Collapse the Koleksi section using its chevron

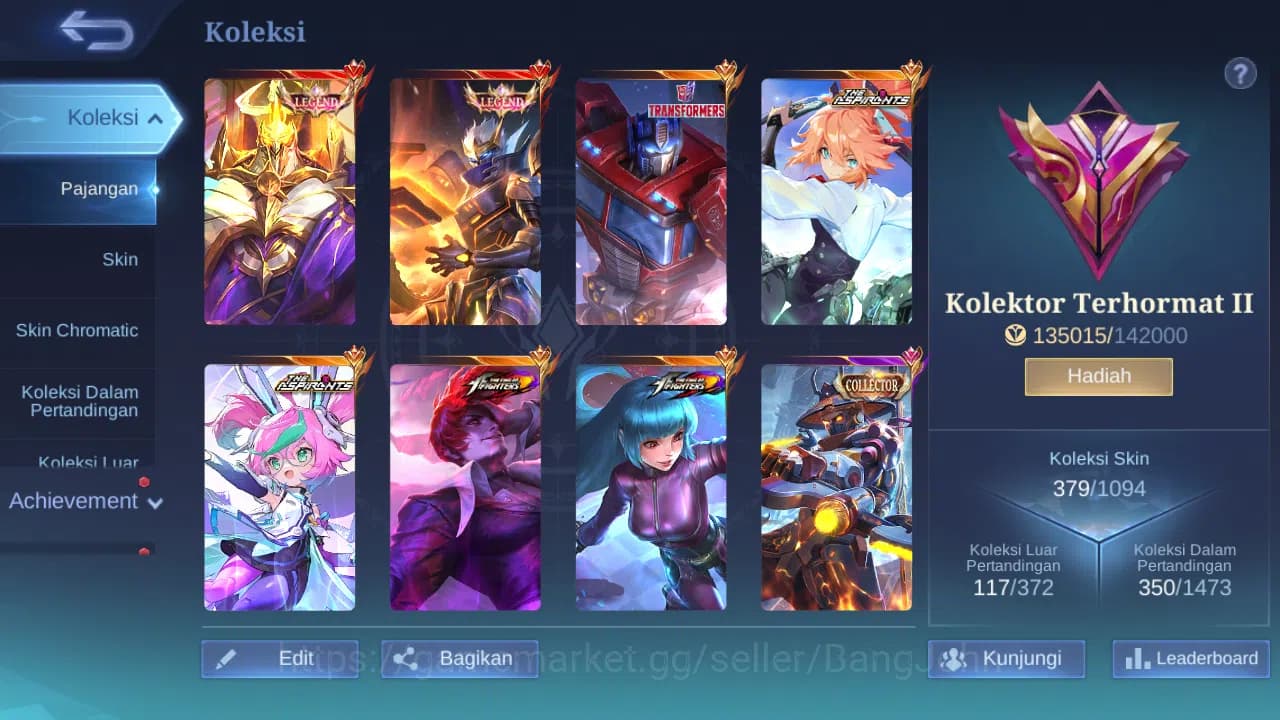coord(155,117)
